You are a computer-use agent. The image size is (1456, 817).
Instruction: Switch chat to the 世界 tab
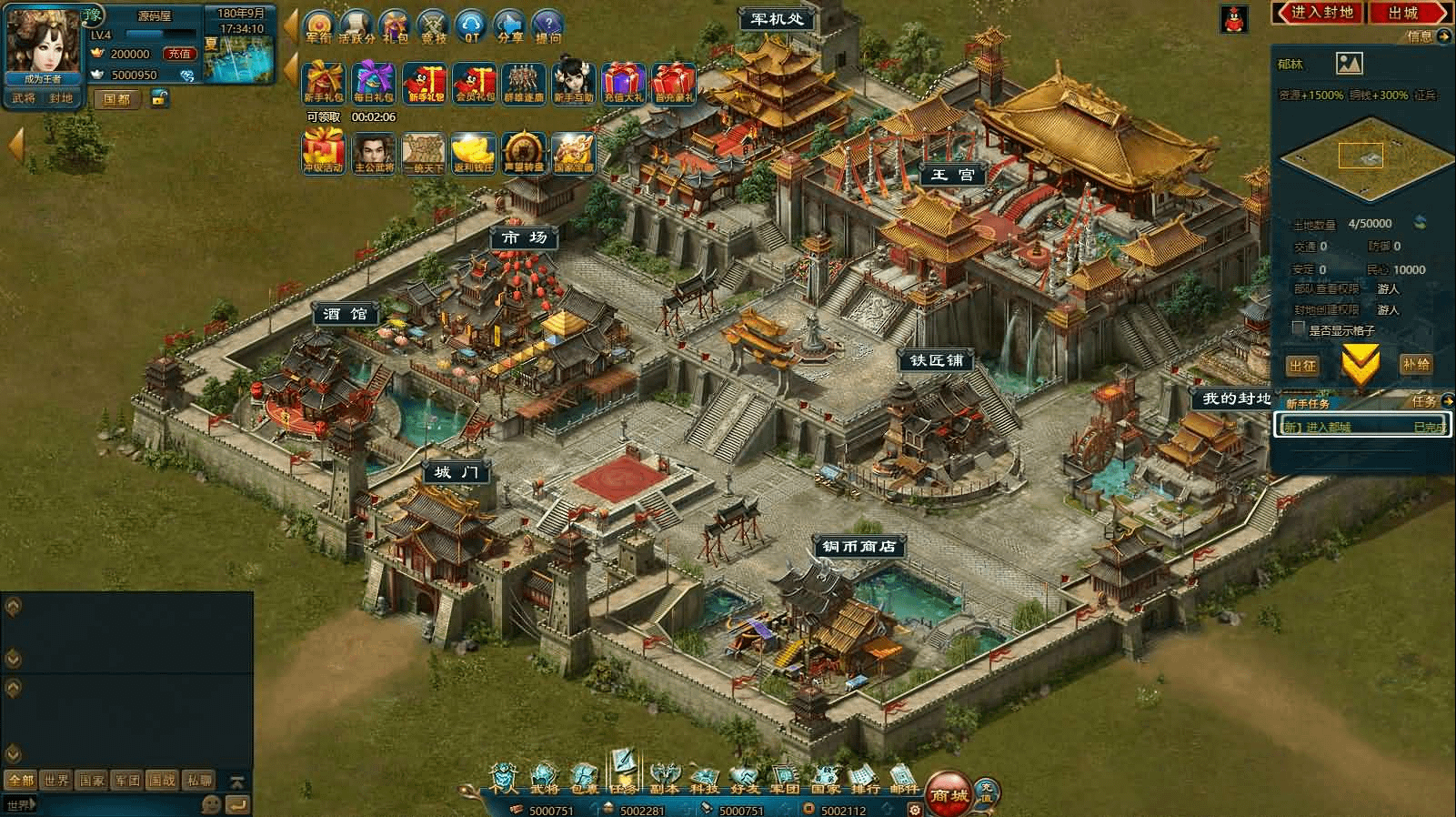coord(56,781)
